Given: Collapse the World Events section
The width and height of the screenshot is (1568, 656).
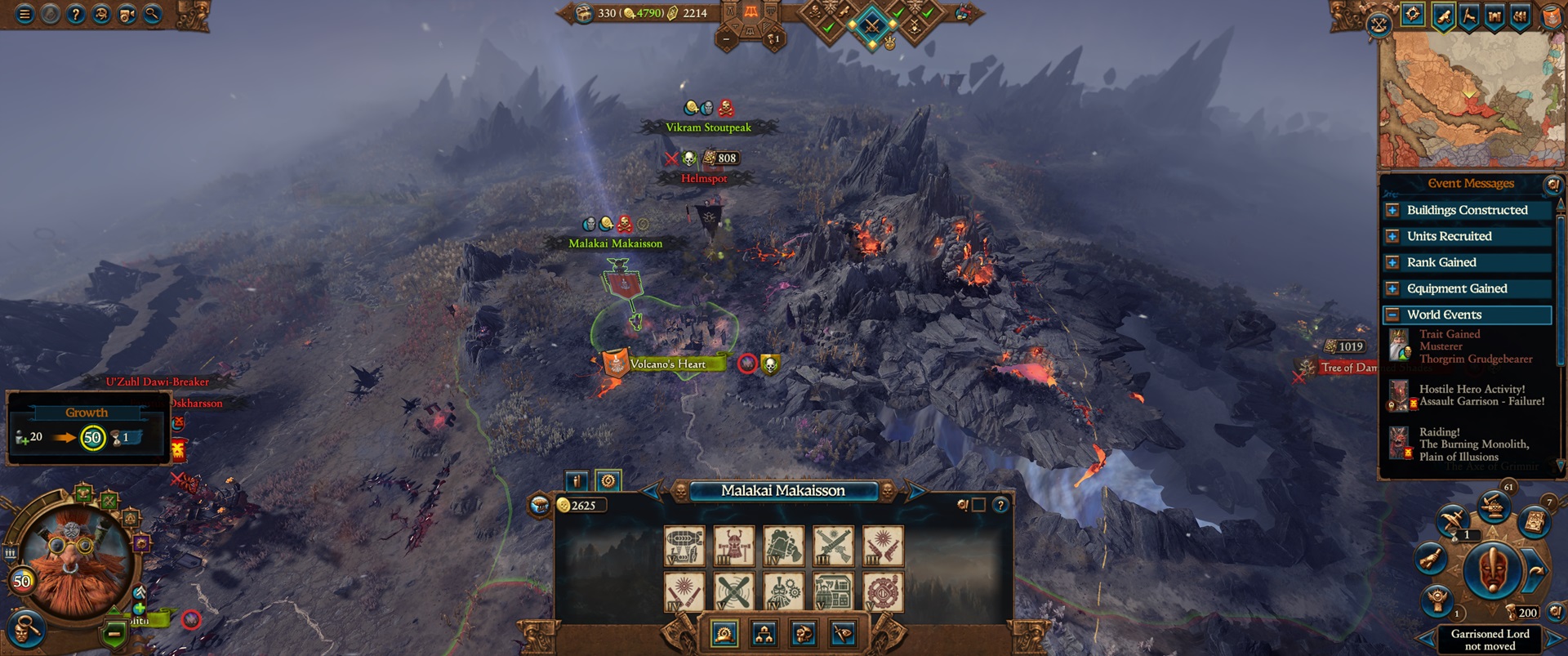Looking at the screenshot, I should pyautogui.click(x=1393, y=315).
